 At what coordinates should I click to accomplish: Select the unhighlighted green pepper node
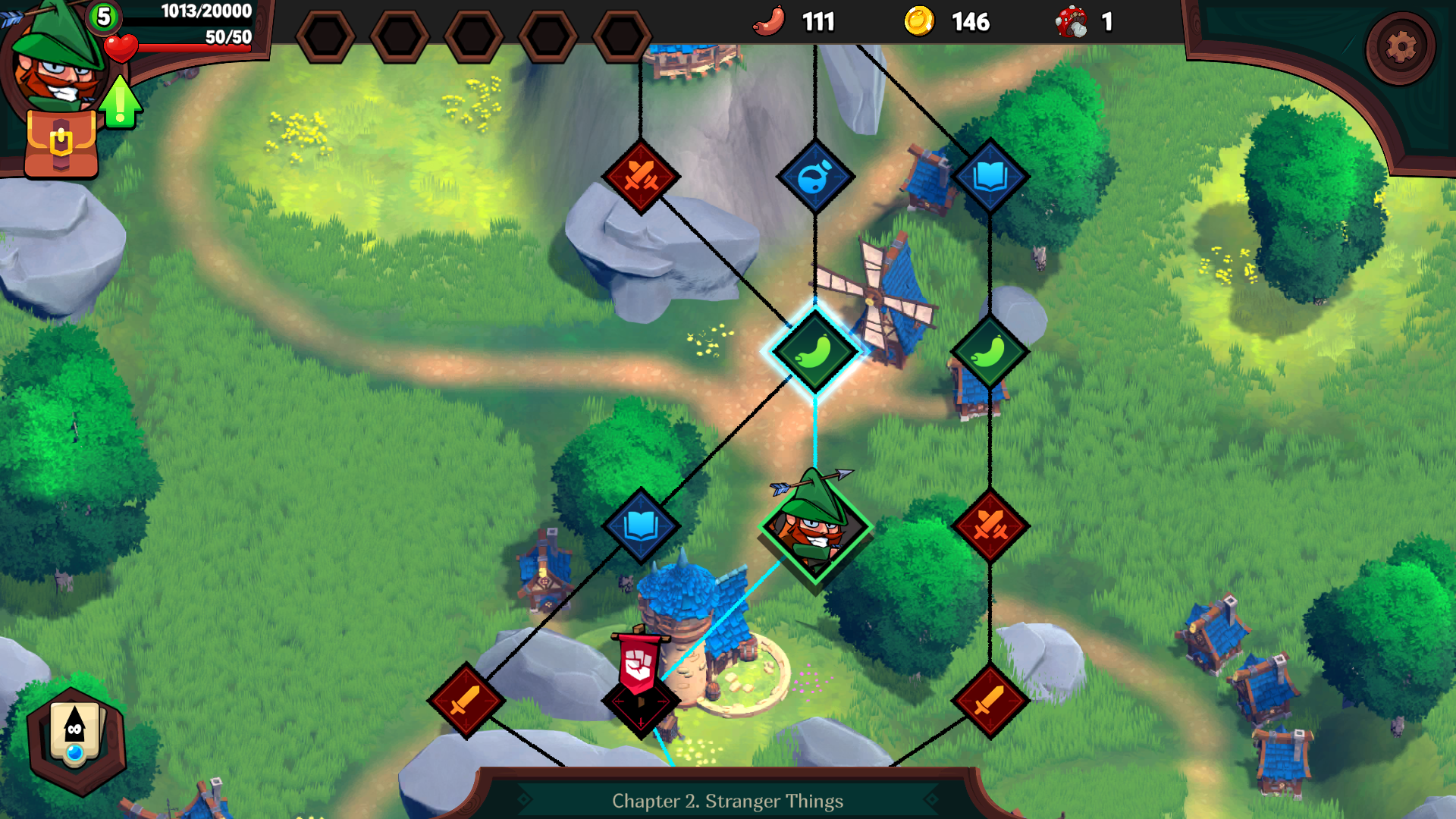(989, 352)
